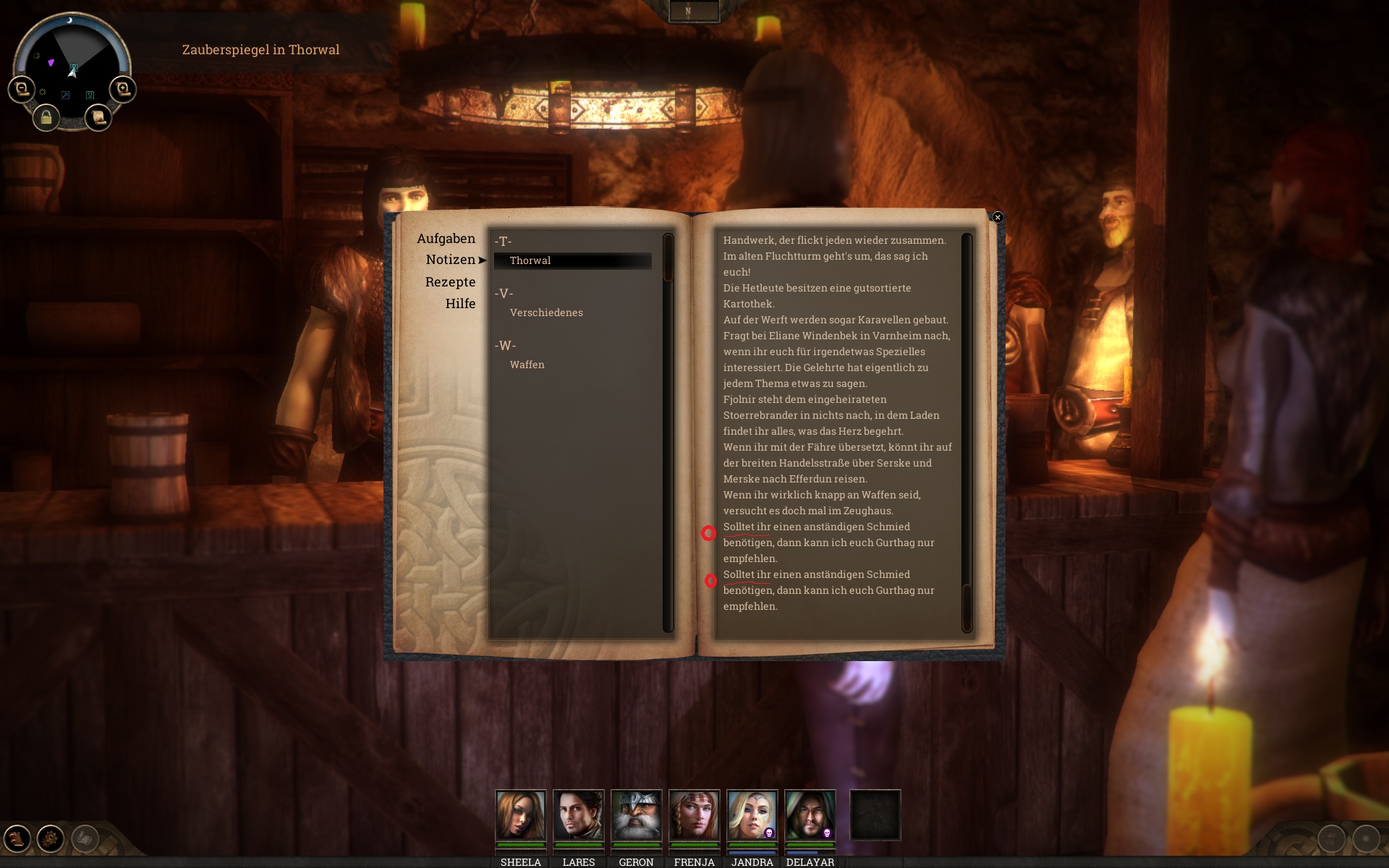Screen dimensions: 1389x868
Task: Zoom in the minimap with the plus scroll
Action: point(122,88)
